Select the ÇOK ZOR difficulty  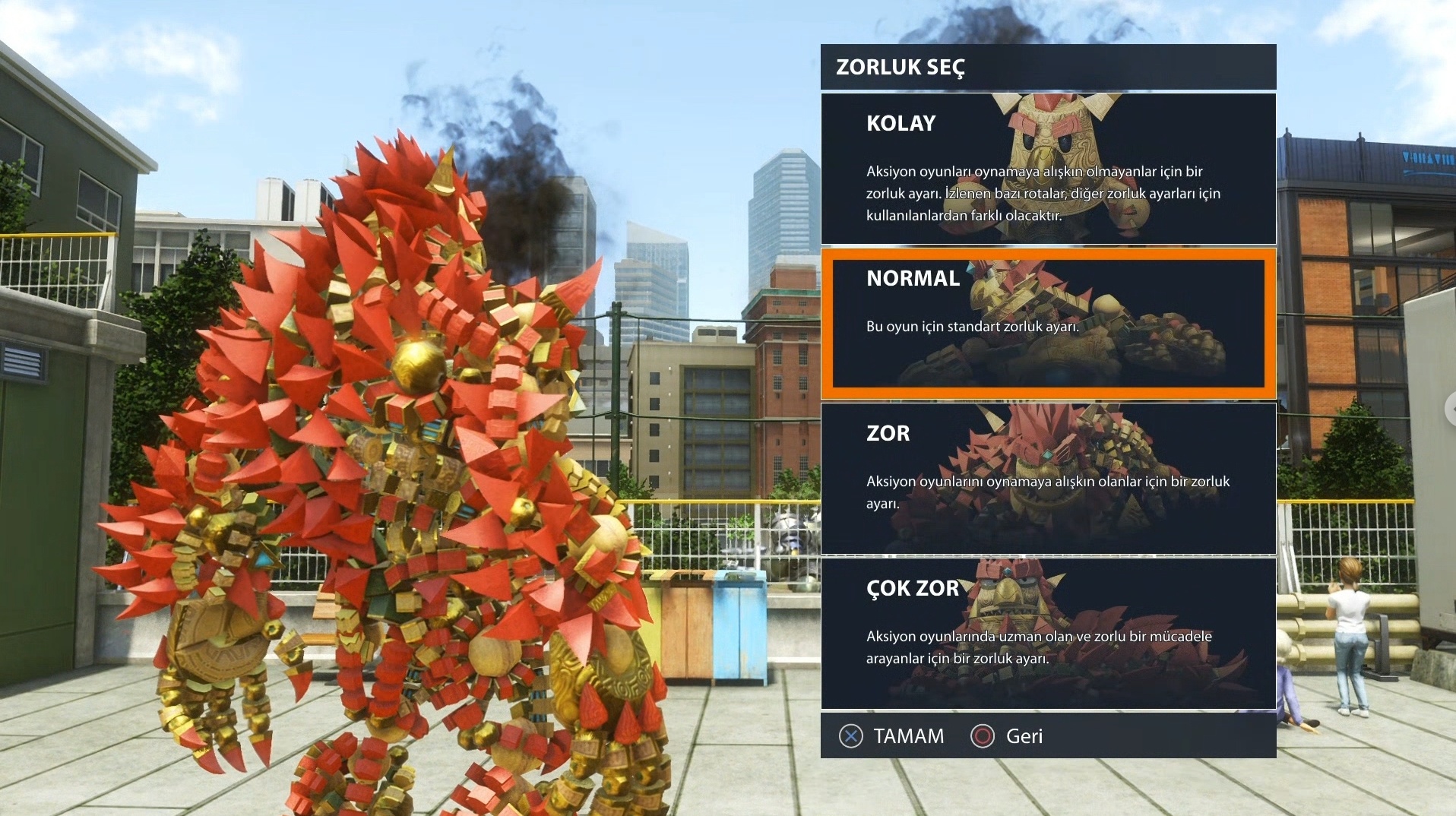[1048, 634]
